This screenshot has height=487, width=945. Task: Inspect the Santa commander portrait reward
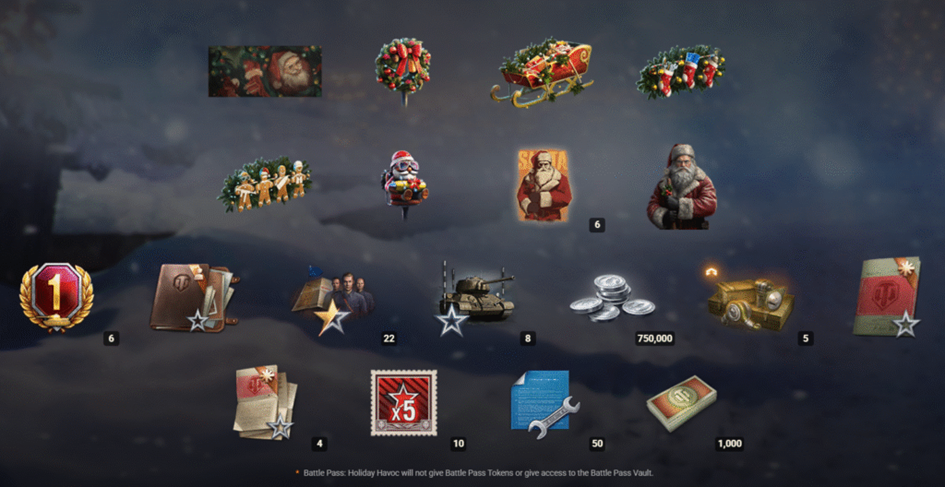pyautogui.click(x=682, y=187)
